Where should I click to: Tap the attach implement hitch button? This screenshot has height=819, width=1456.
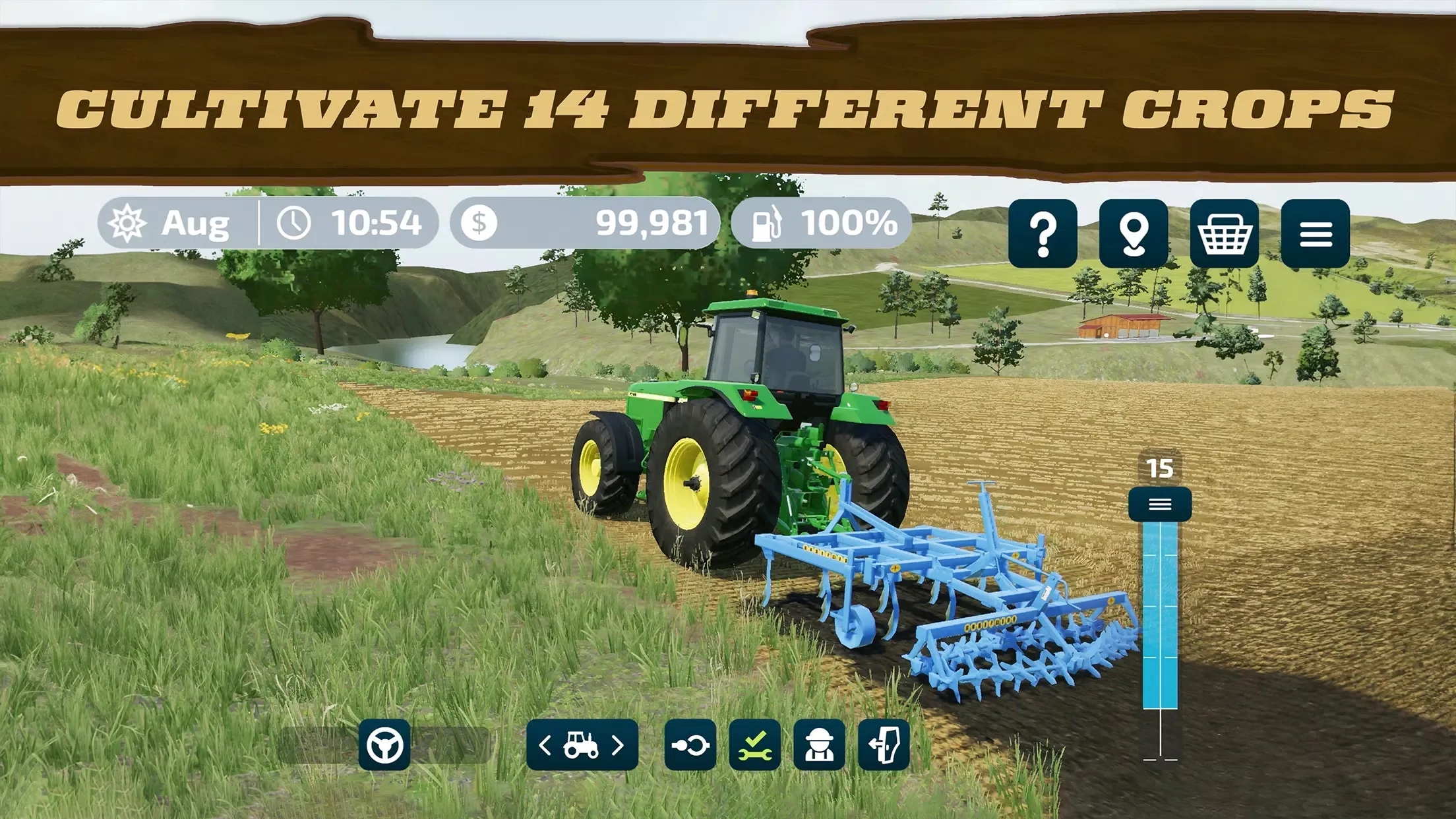(690, 745)
